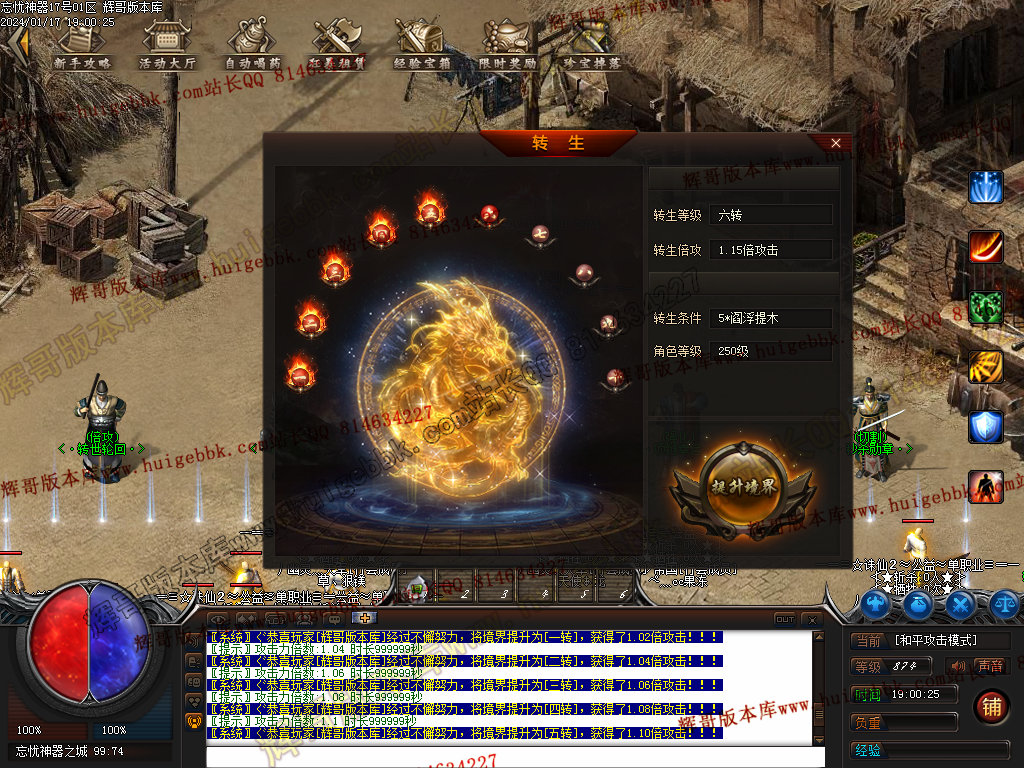This screenshot has width=1024, height=768.
Task: Activate the blue ice spikes skill icon
Action: click(x=985, y=187)
